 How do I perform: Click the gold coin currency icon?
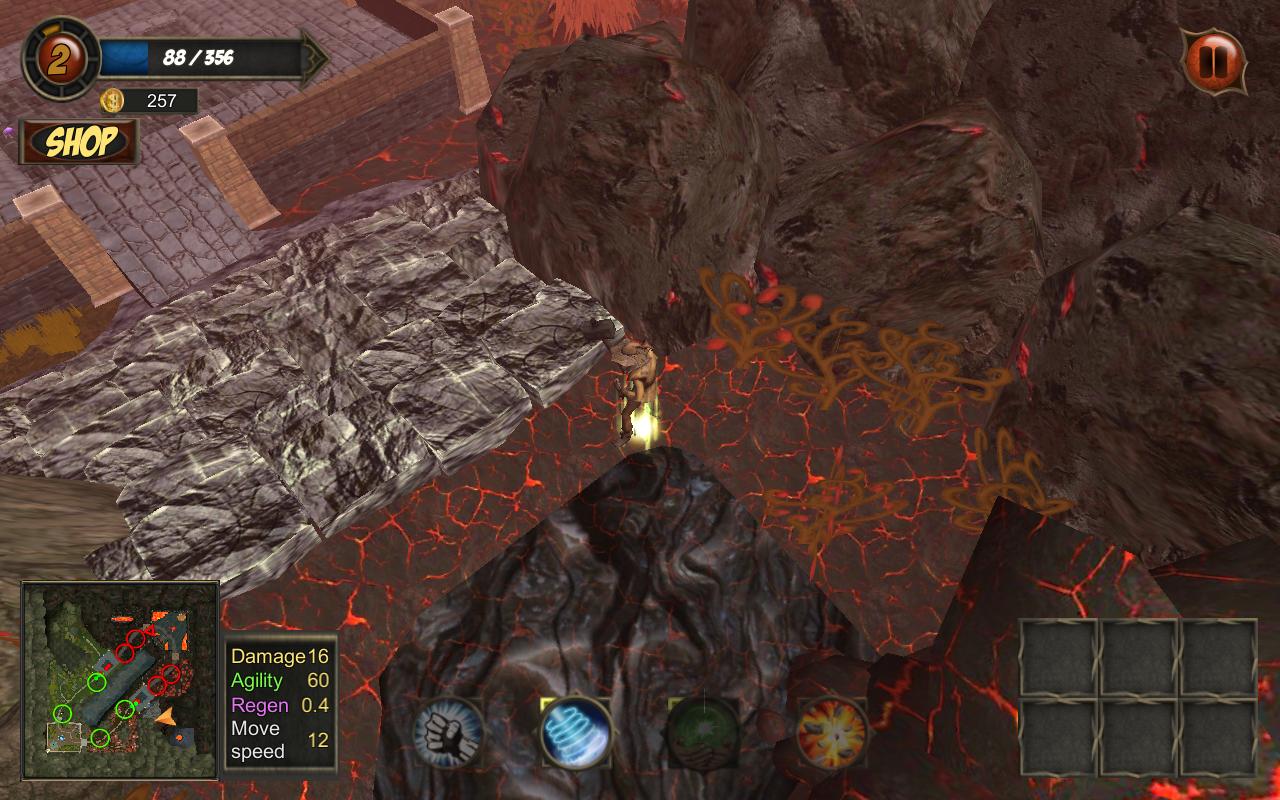coord(113,101)
